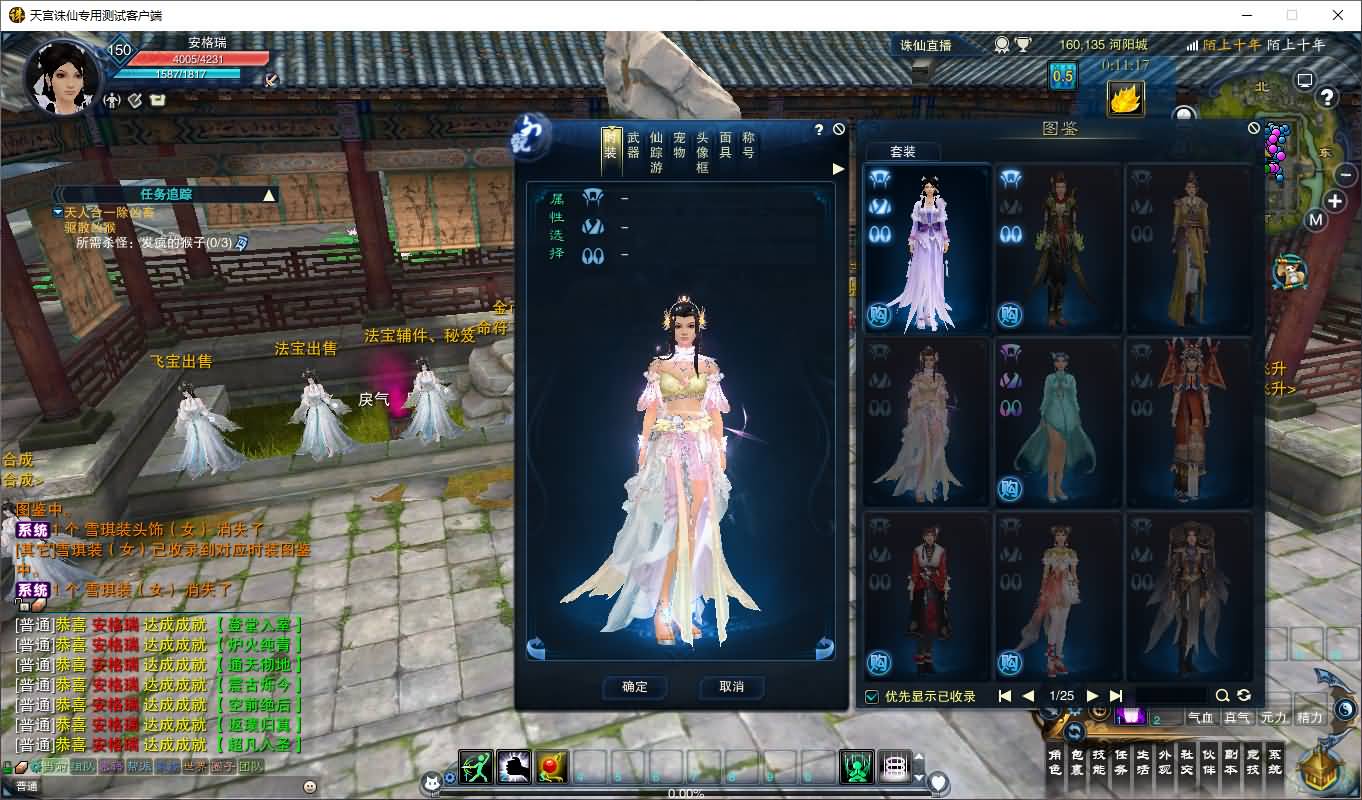
Task: Click the codex search magnifier icon
Action: (x=1222, y=696)
